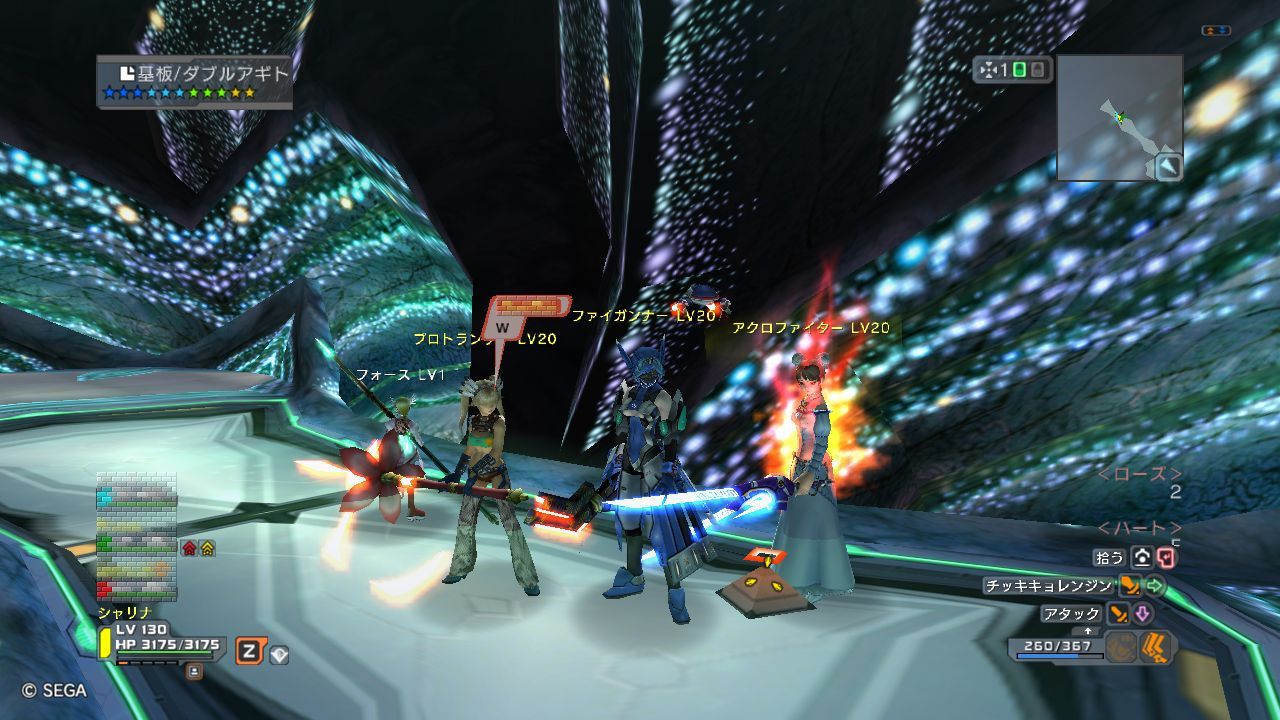Image resolution: width=1280 pixels, height=720 pixels.
Task: Click the yellow up-arrow buff icon
Action: pos(207,548)
